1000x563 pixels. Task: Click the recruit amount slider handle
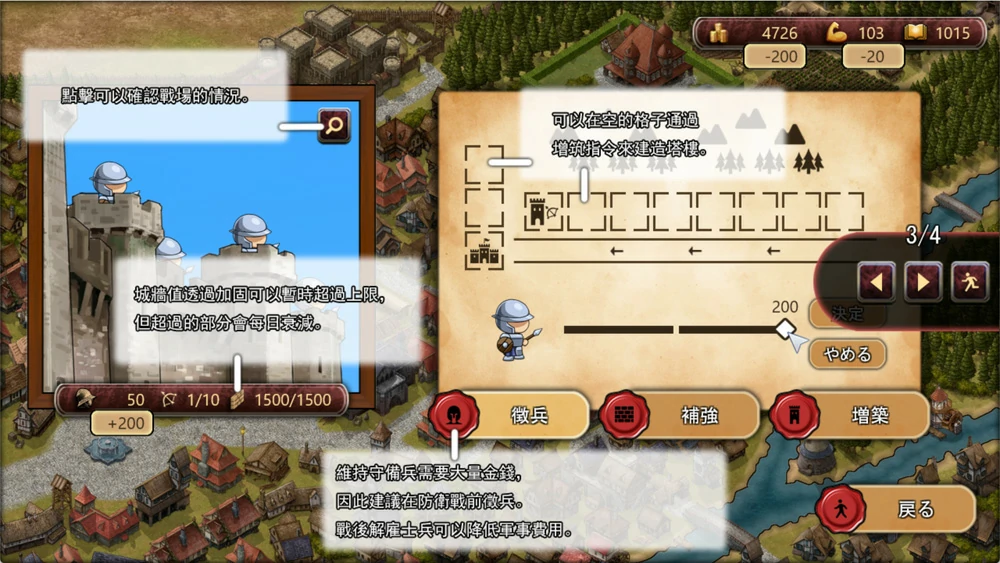click(787, 329)
